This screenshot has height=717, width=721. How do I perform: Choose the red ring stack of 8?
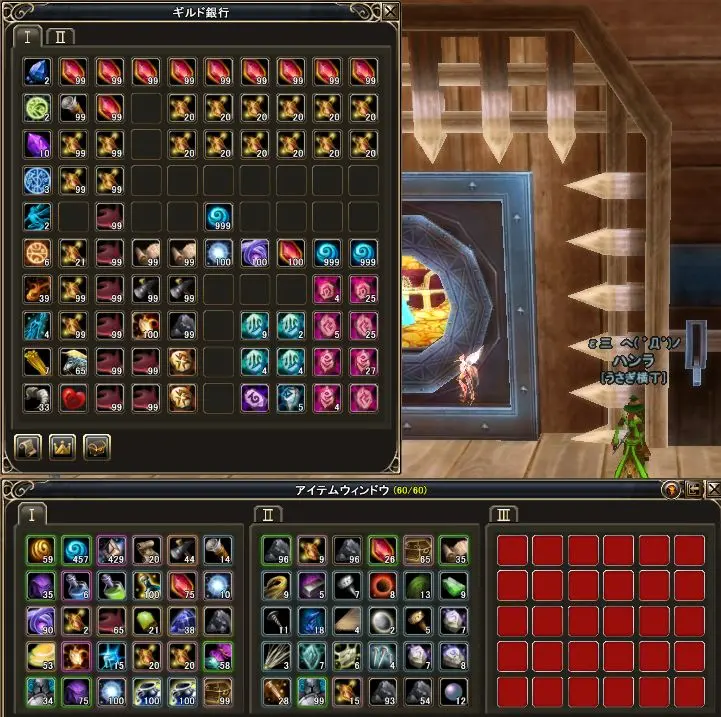point(382,583)
